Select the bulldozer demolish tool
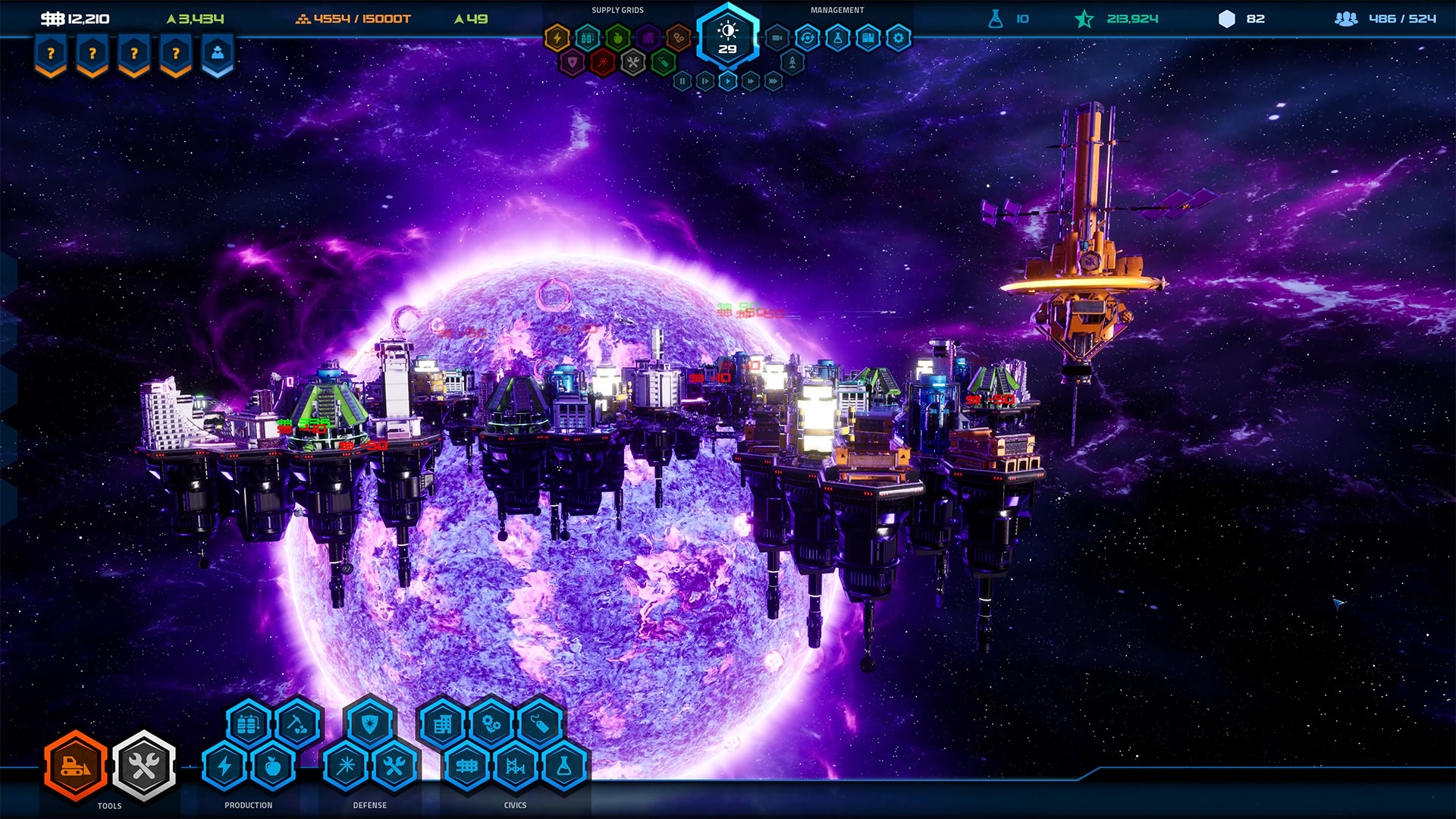Screen dimensions: 1456x819 pos(74,767)
